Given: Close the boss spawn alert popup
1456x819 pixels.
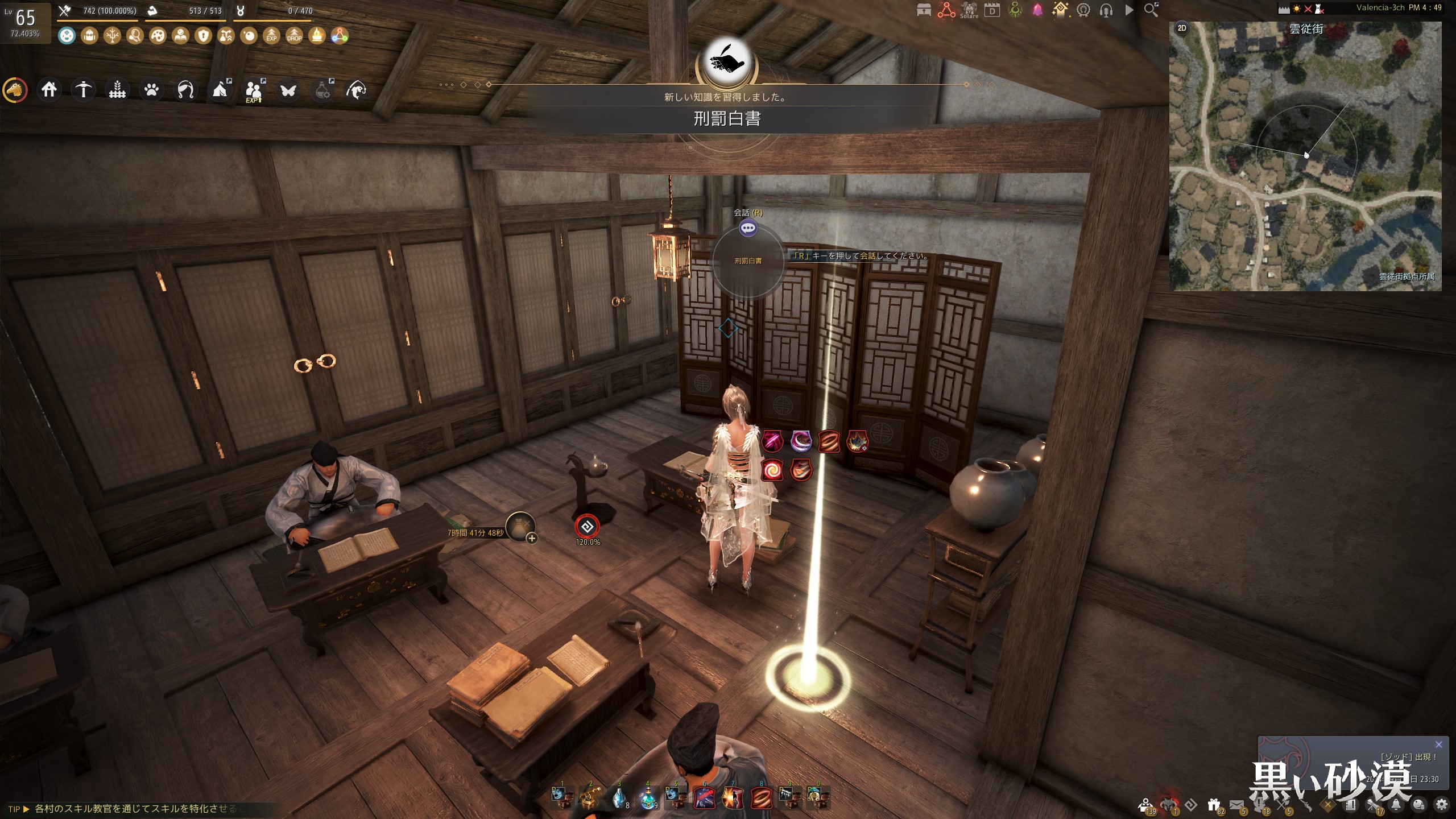Looking at the screenshot, I should pos(1438,744).
